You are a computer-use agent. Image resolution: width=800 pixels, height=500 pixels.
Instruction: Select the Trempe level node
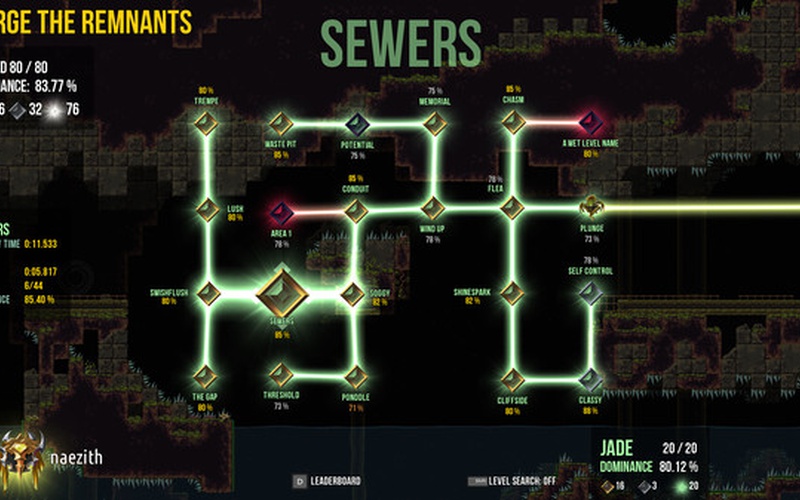click(206, 123)
